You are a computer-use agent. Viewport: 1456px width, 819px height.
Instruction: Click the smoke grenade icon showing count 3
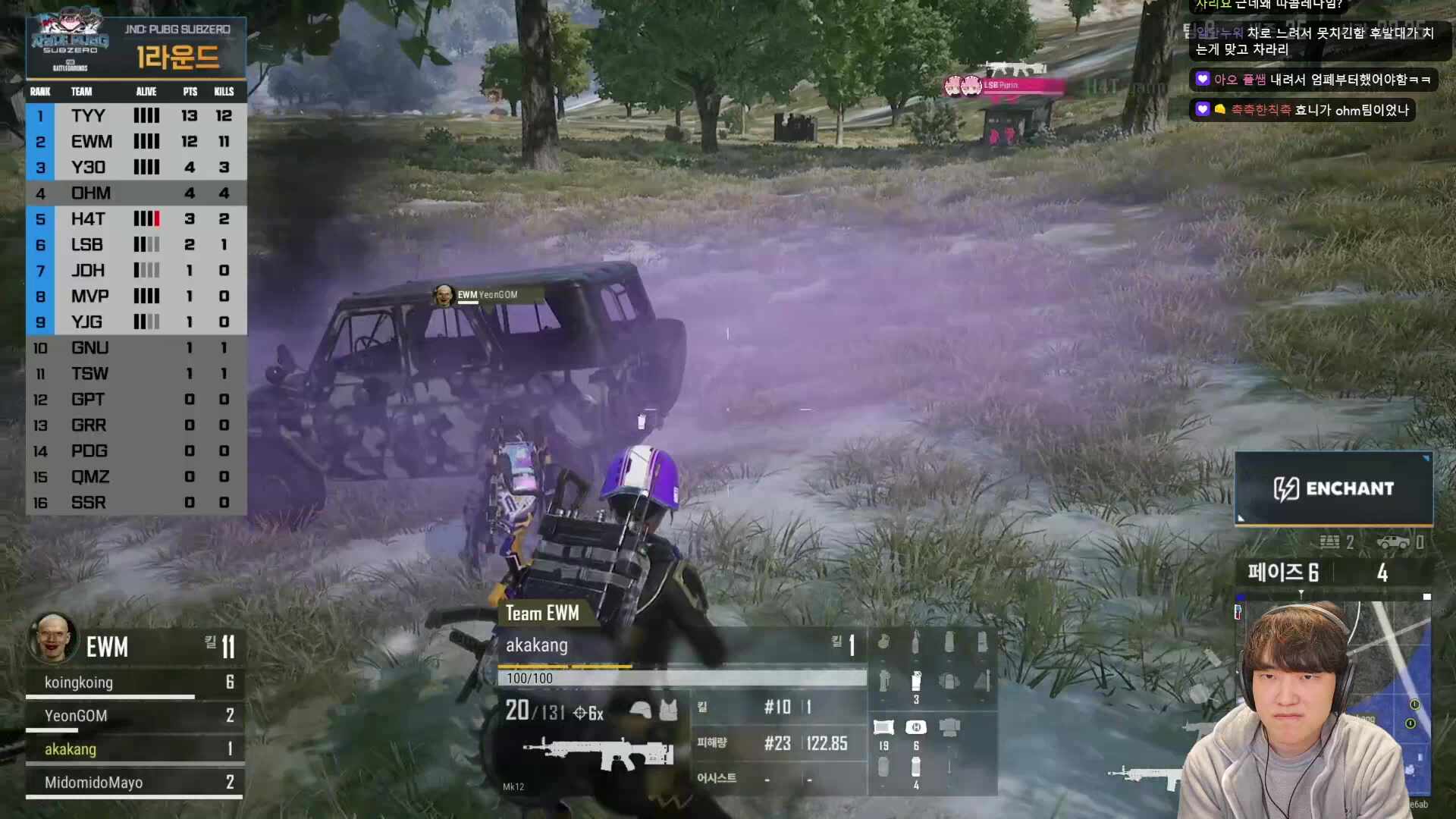(x=917, y=681)
